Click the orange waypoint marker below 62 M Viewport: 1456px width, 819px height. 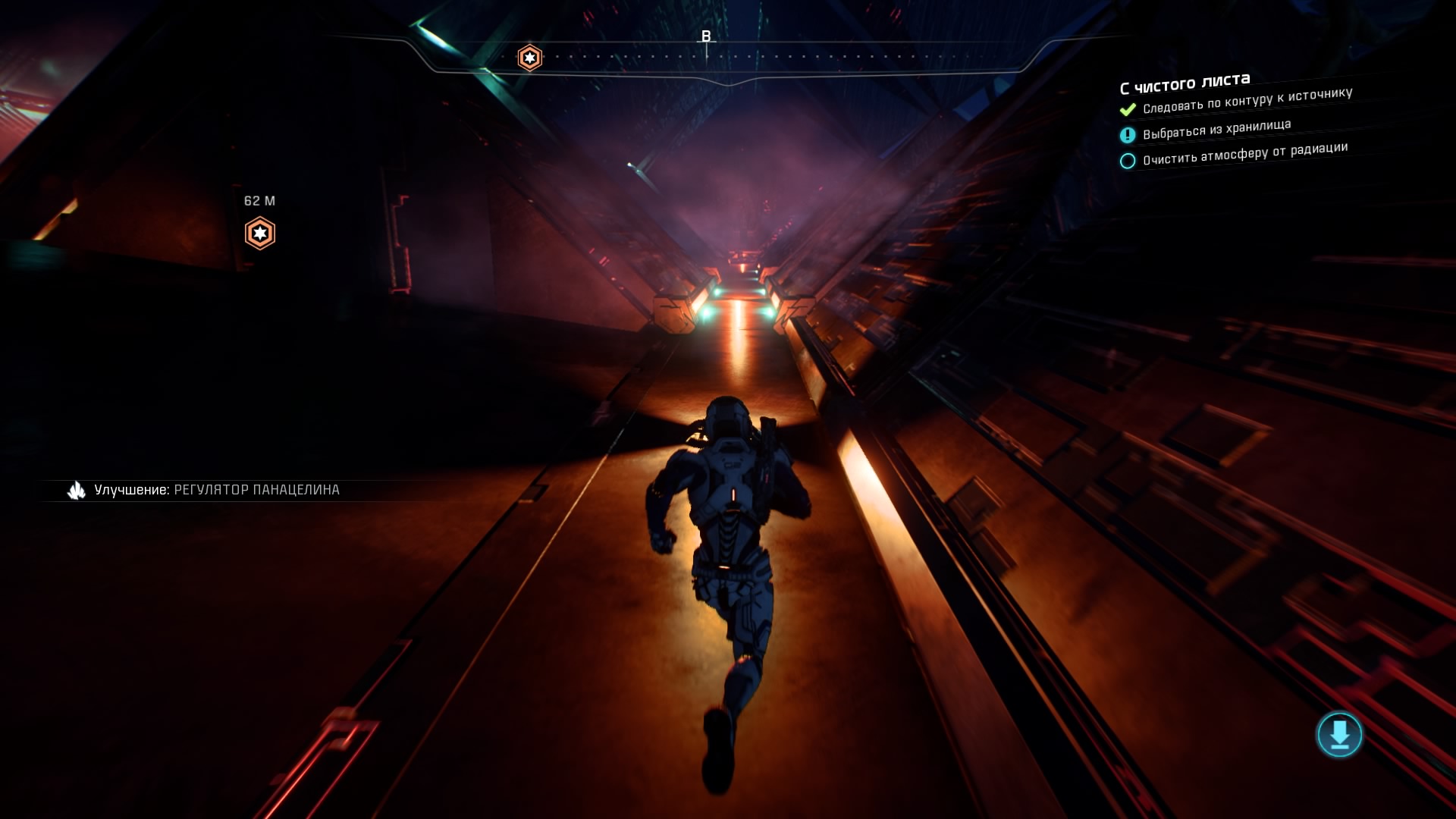[x=260, y=234]
